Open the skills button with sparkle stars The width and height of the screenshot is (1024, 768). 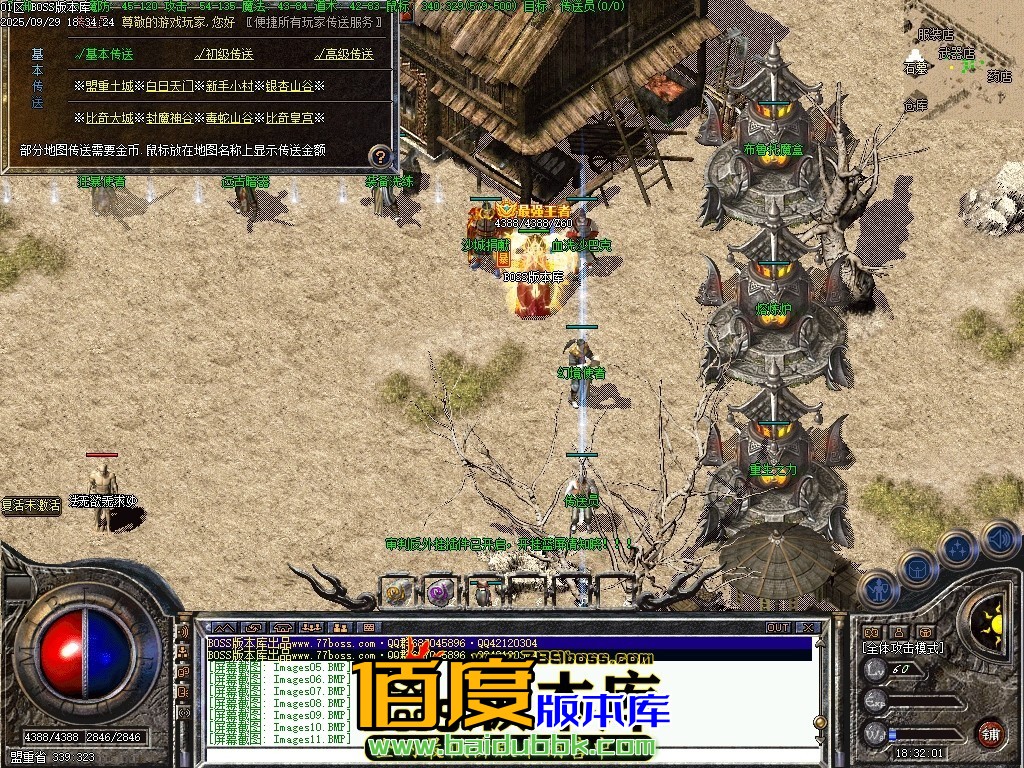(957, 549)
